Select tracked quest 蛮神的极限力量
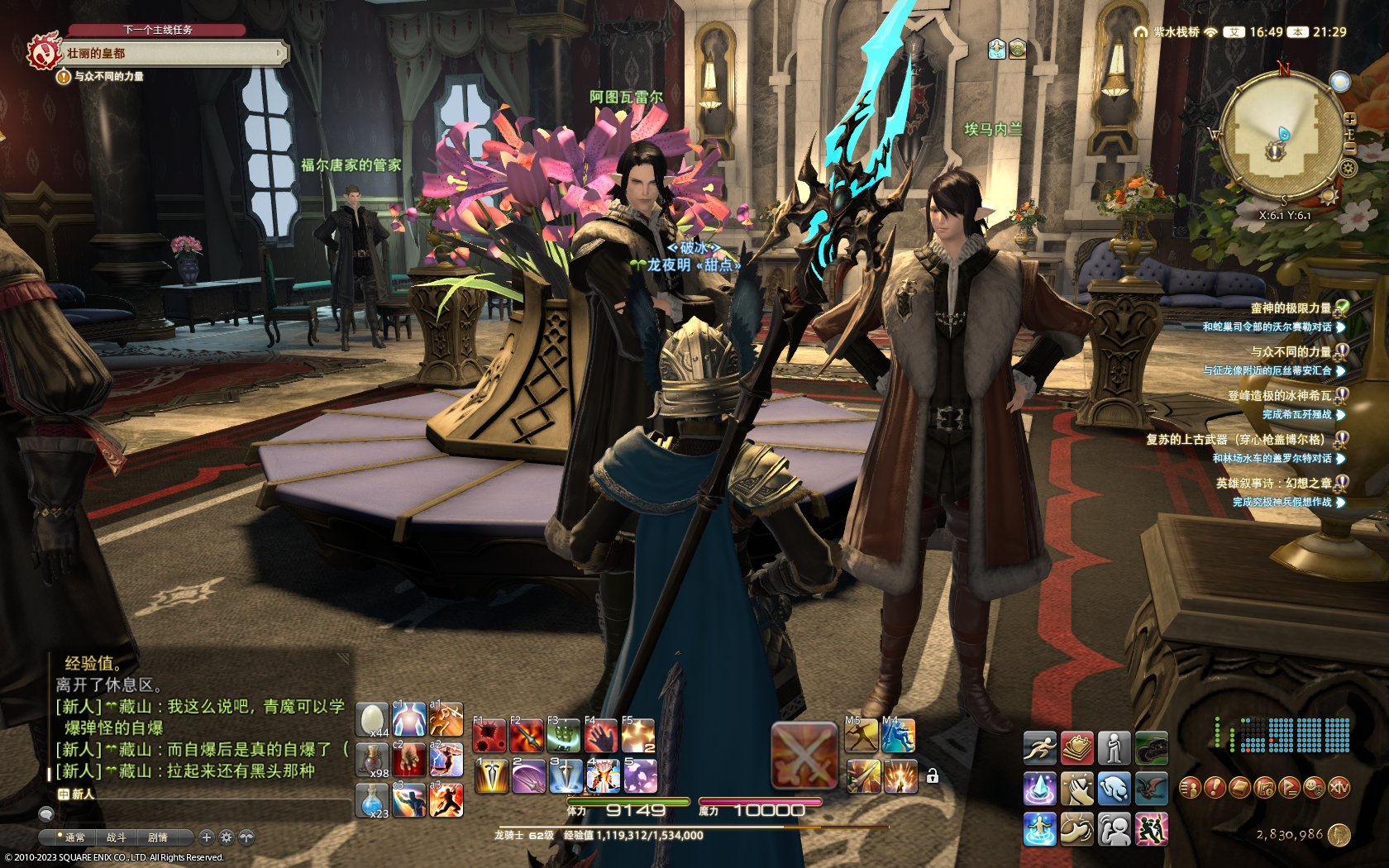The image size is (1389, 868). coord(1290,308)
